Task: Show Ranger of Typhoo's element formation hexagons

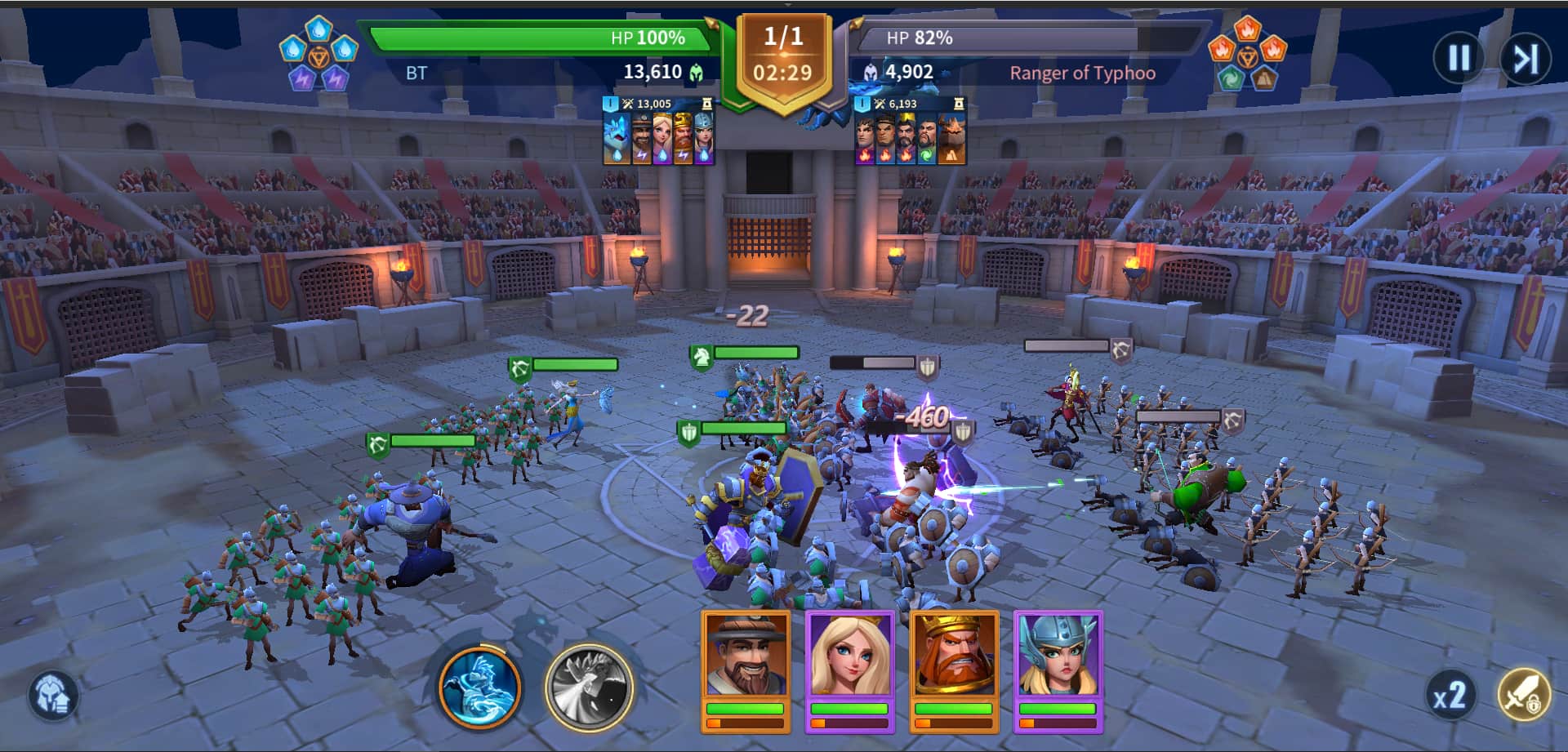Action: [x=1247, y=54]
